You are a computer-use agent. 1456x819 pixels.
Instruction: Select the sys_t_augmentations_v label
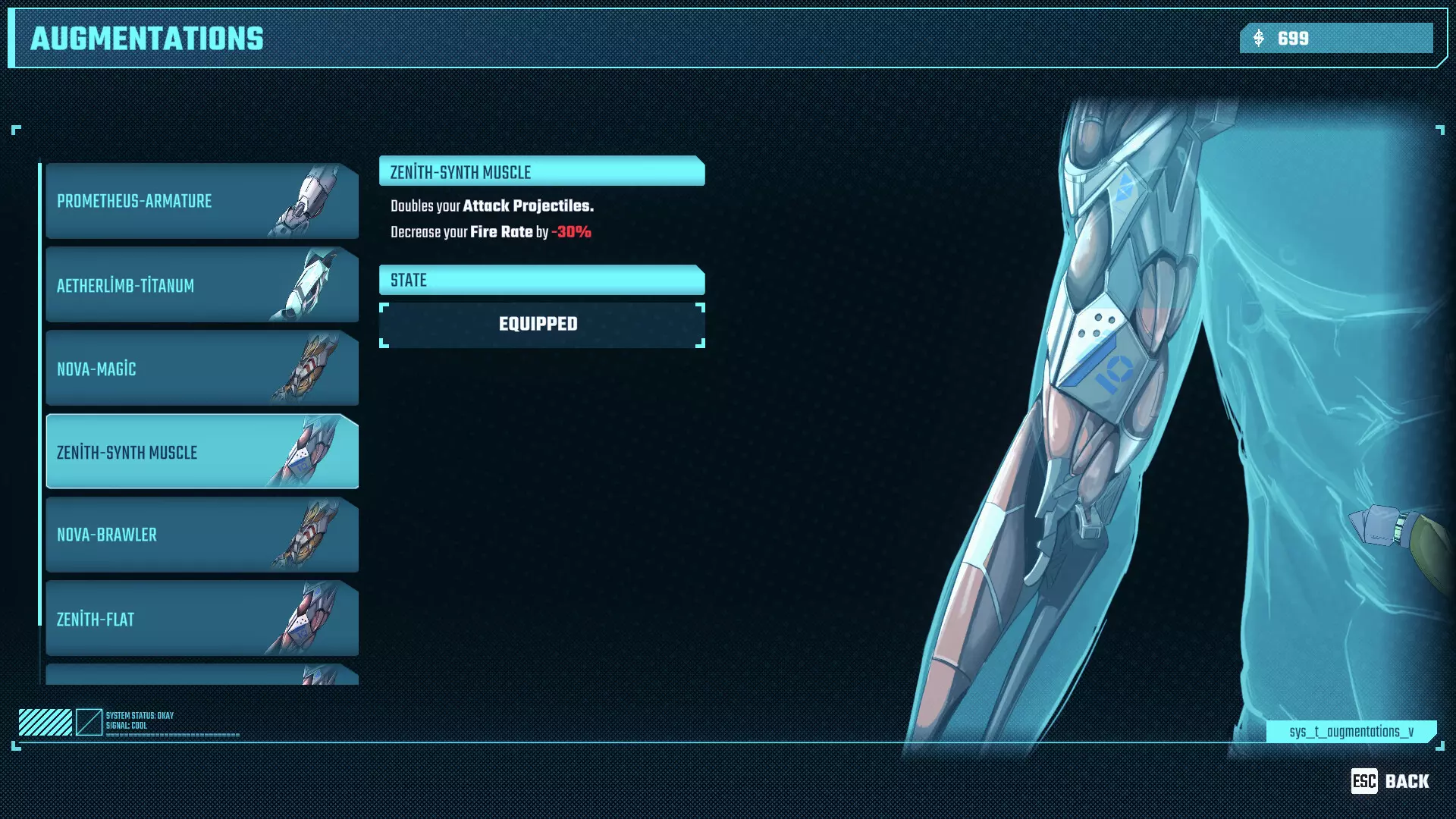pyautogui.click(x=1351, y=733)
